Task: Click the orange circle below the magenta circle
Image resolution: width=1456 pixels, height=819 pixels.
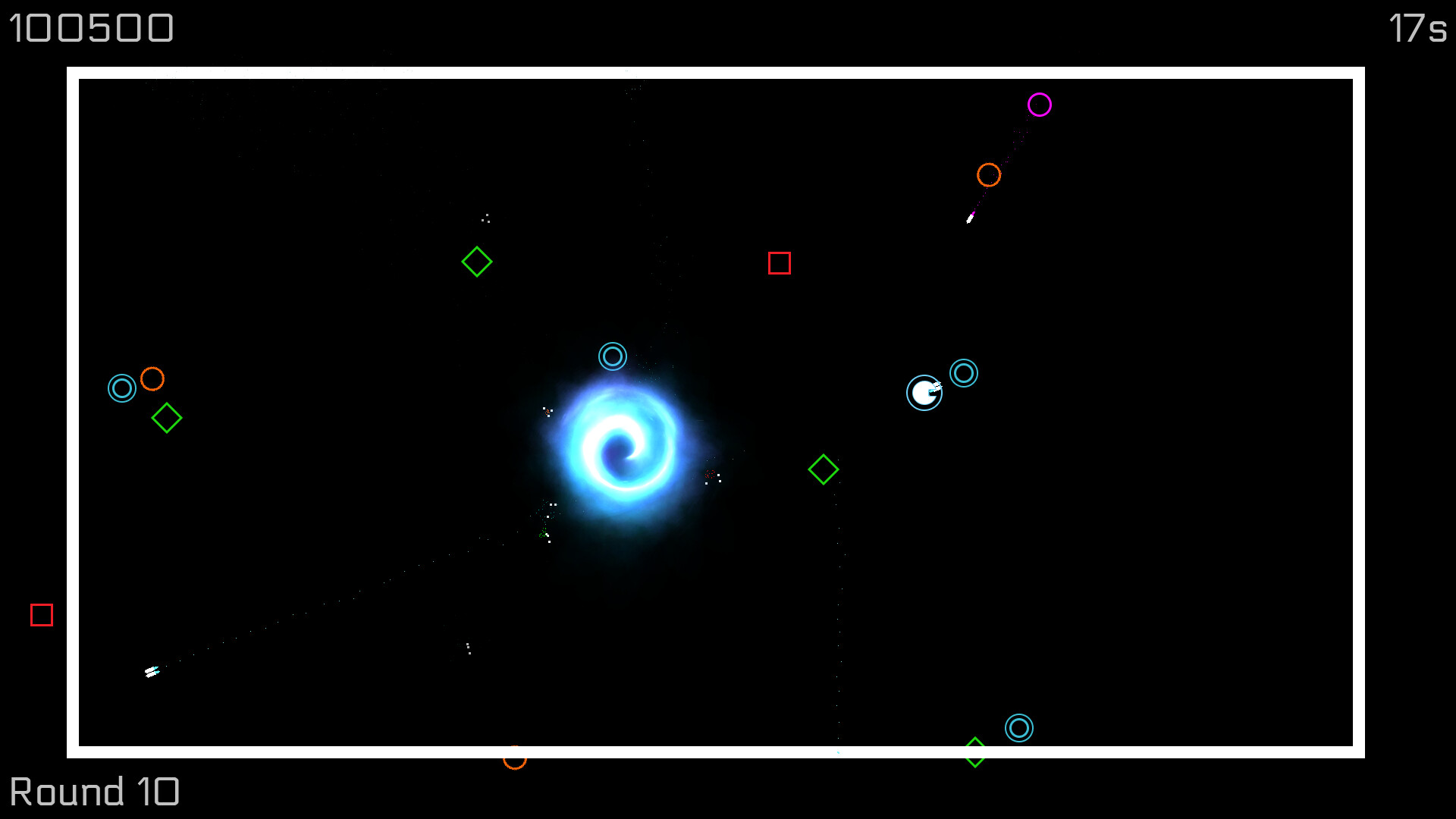Action: point(989,175)
